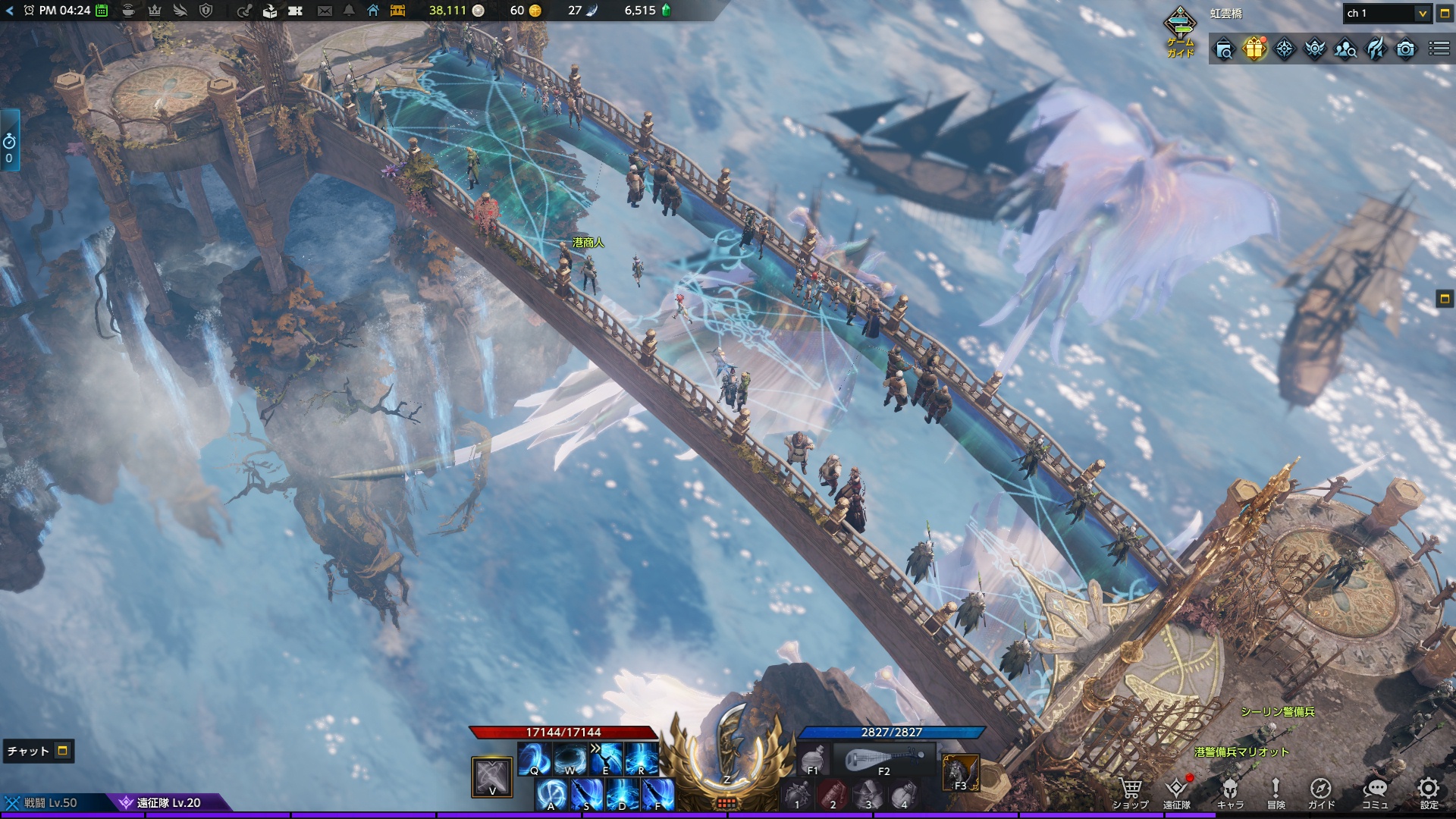Expand the チャット chat window
The height and width of the screenshot is (819, 1456).
pos(63,751)
